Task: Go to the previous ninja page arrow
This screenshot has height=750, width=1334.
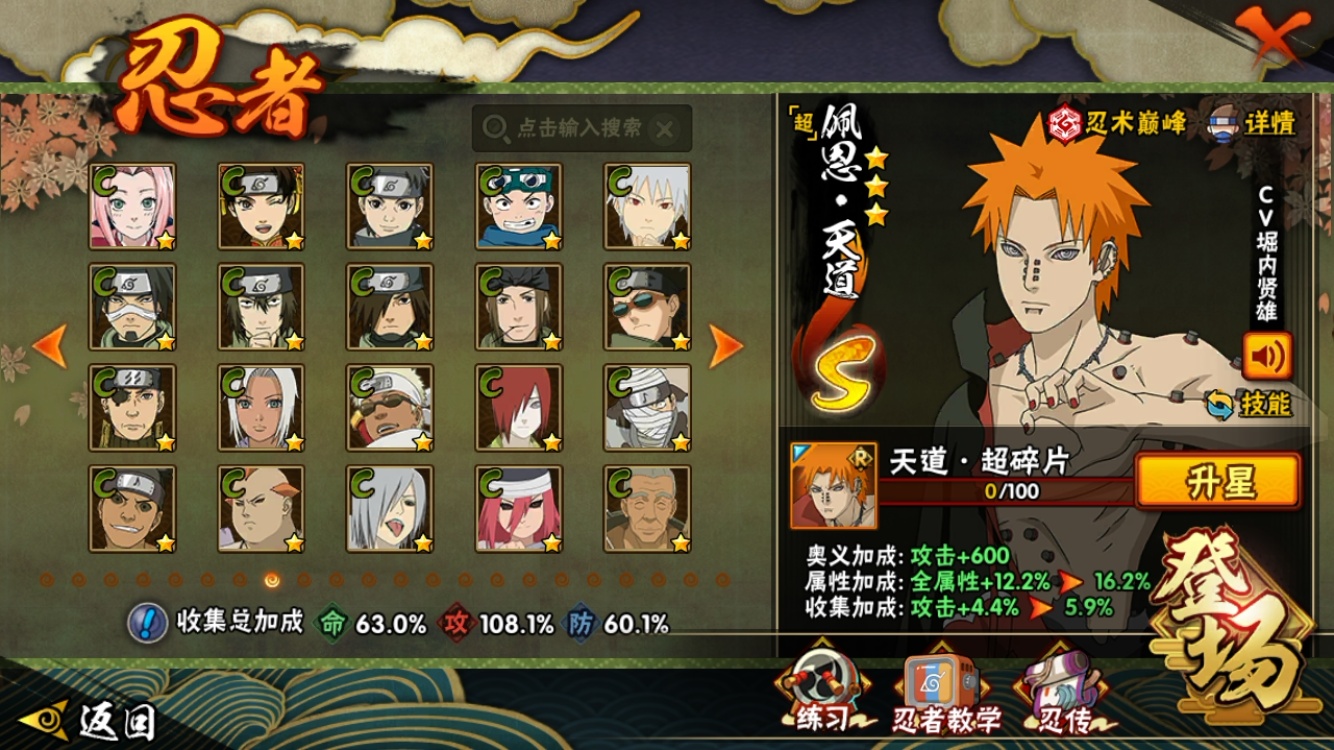Action: pyautogui.click(x=50, y=345)
